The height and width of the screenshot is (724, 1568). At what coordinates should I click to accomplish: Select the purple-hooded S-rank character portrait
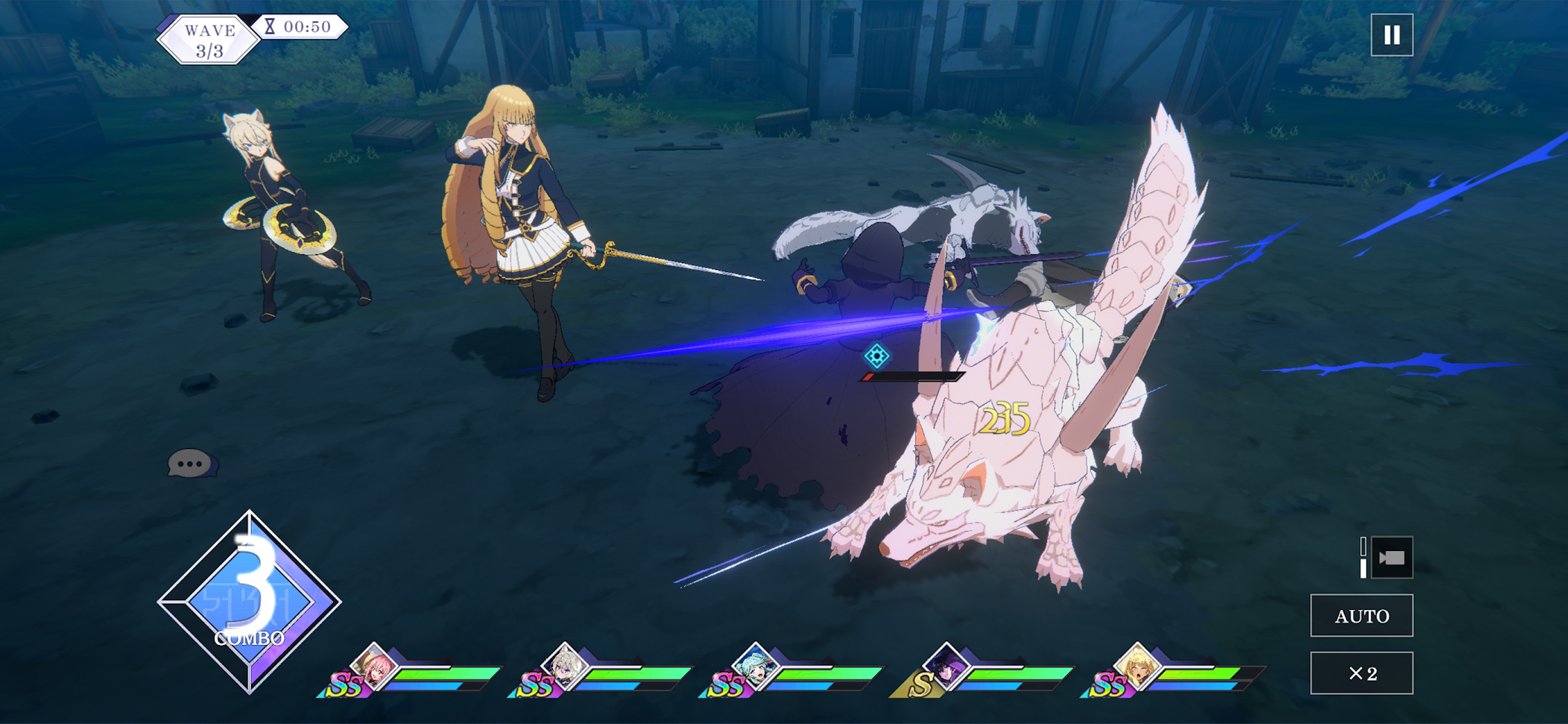[x=946, y=666]
